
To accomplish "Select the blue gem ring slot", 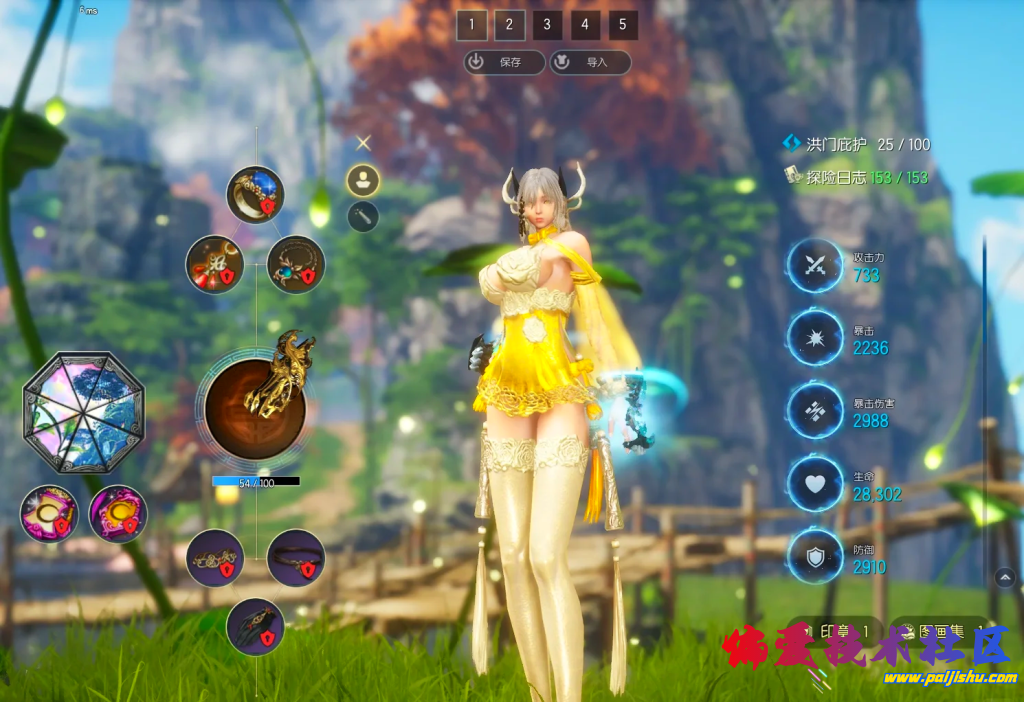I will [x=254, y=195].
